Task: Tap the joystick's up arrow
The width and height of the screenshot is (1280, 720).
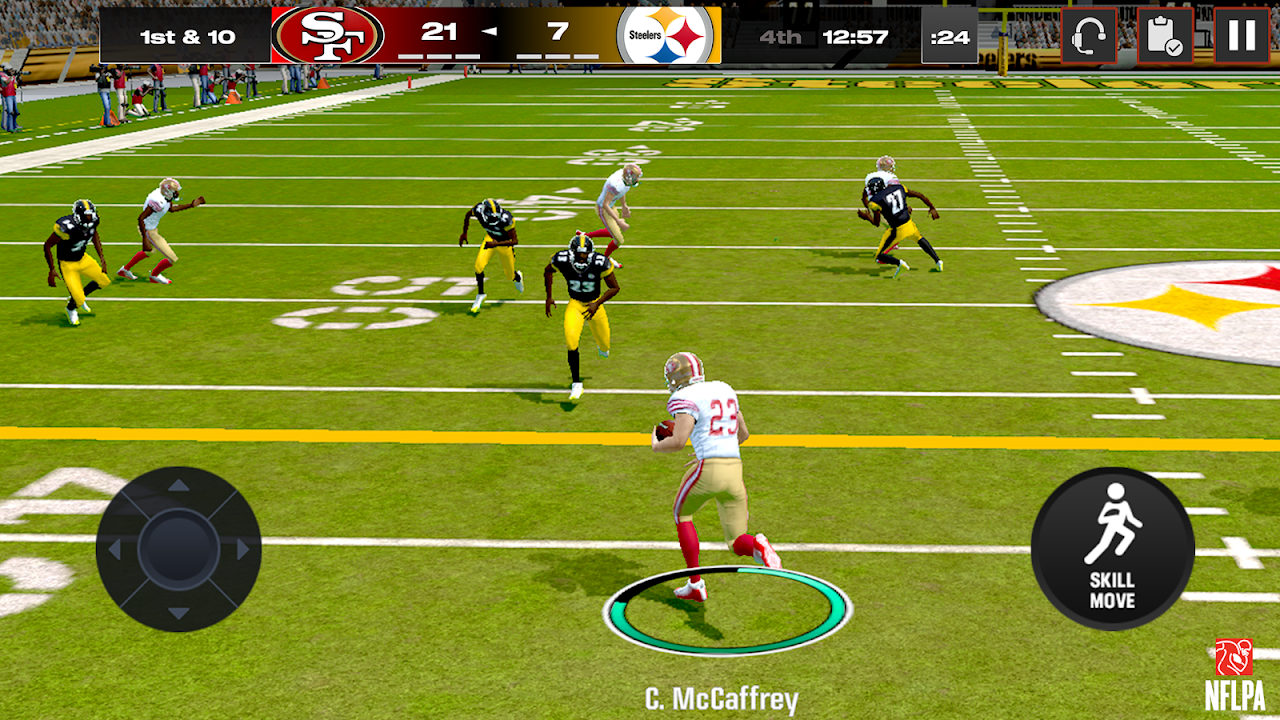Action: (x=178, y=486)
